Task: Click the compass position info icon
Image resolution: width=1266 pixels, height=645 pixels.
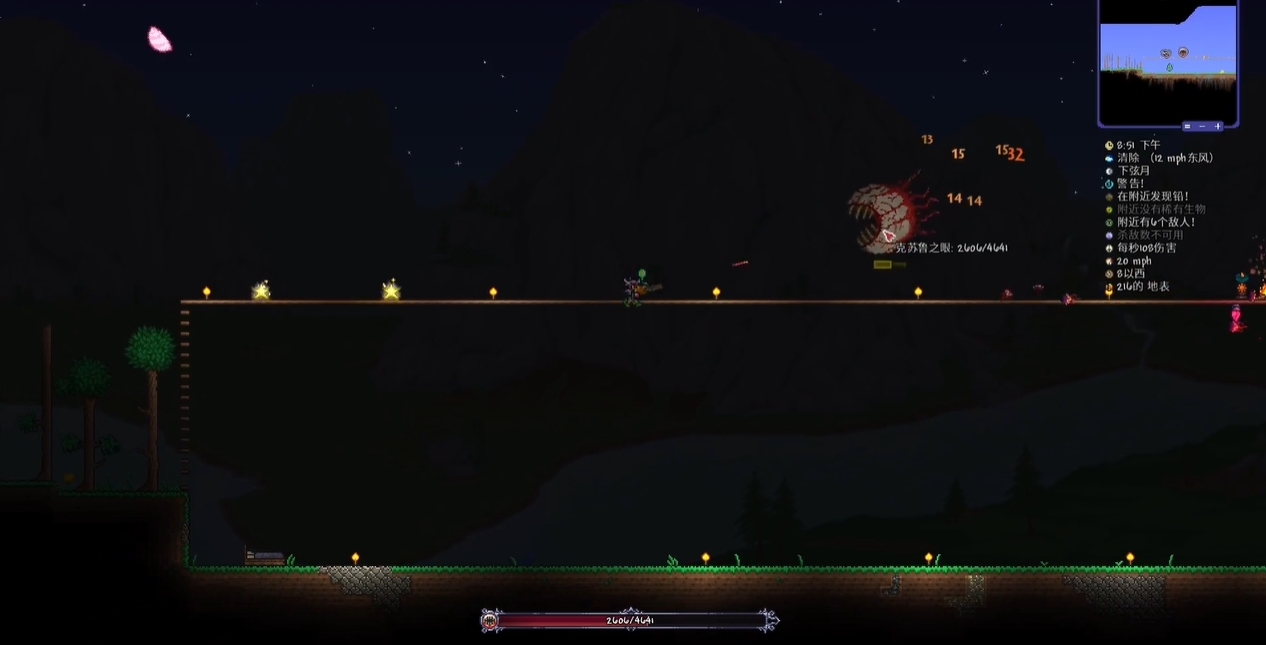Action: pyautogui.click(x=1109, y=274)
